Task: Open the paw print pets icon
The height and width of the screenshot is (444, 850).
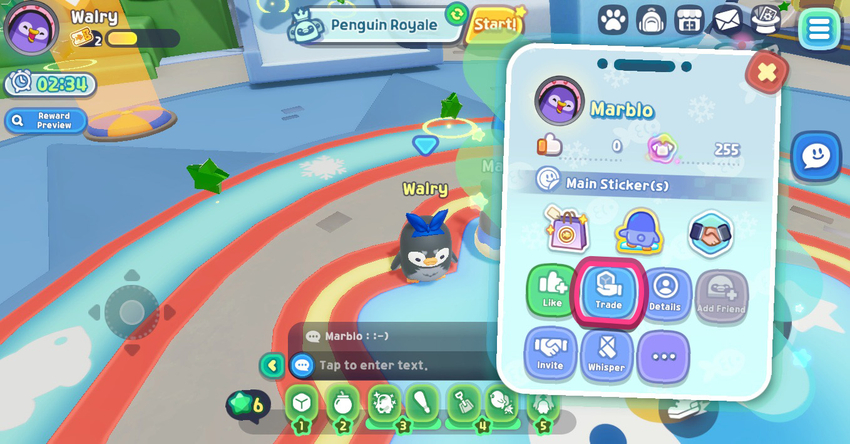Action: pyautogui.click(x=613, y=20)
